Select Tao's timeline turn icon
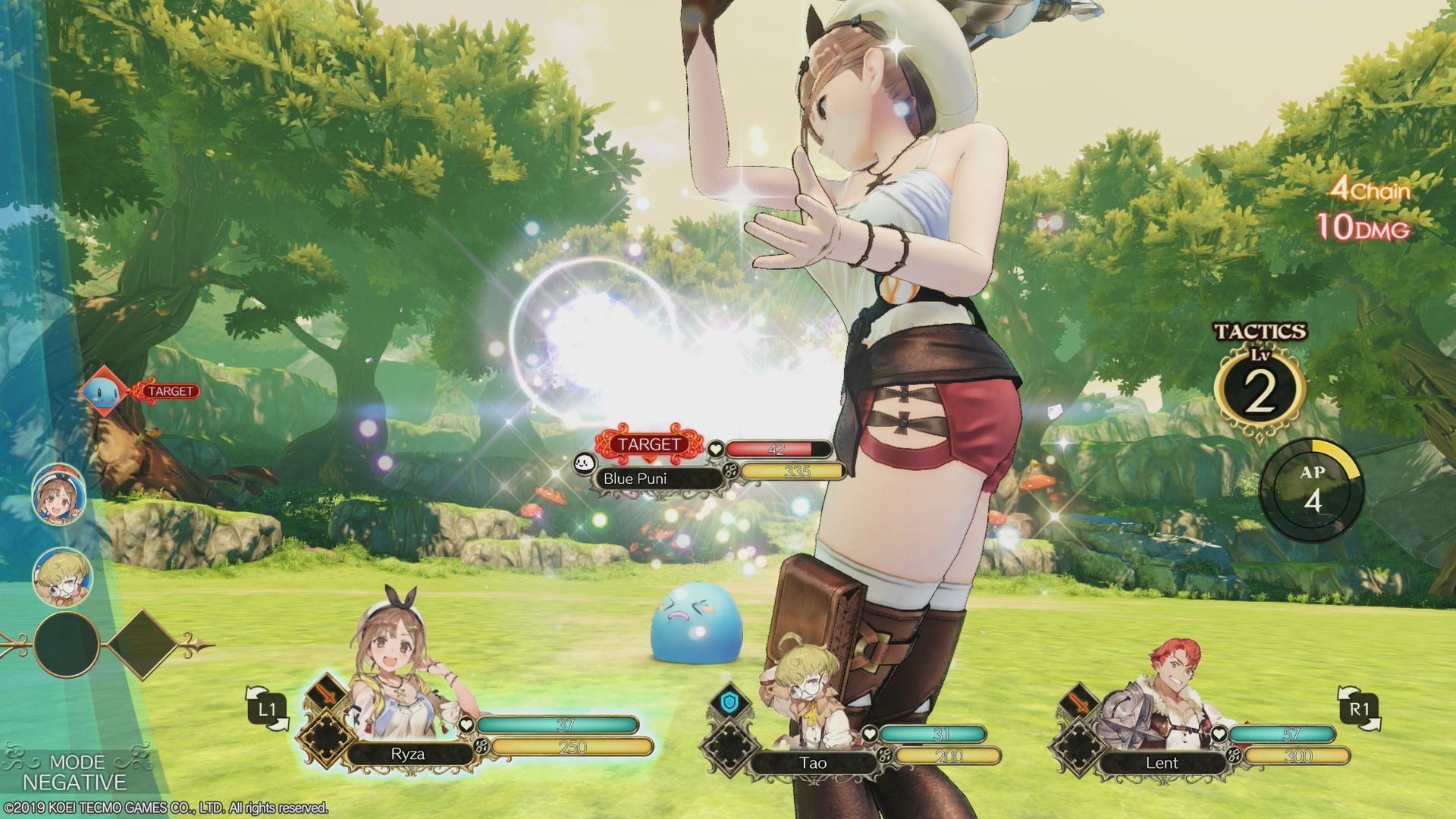Viewport: 1456px width, 819px height. [61, 576]
